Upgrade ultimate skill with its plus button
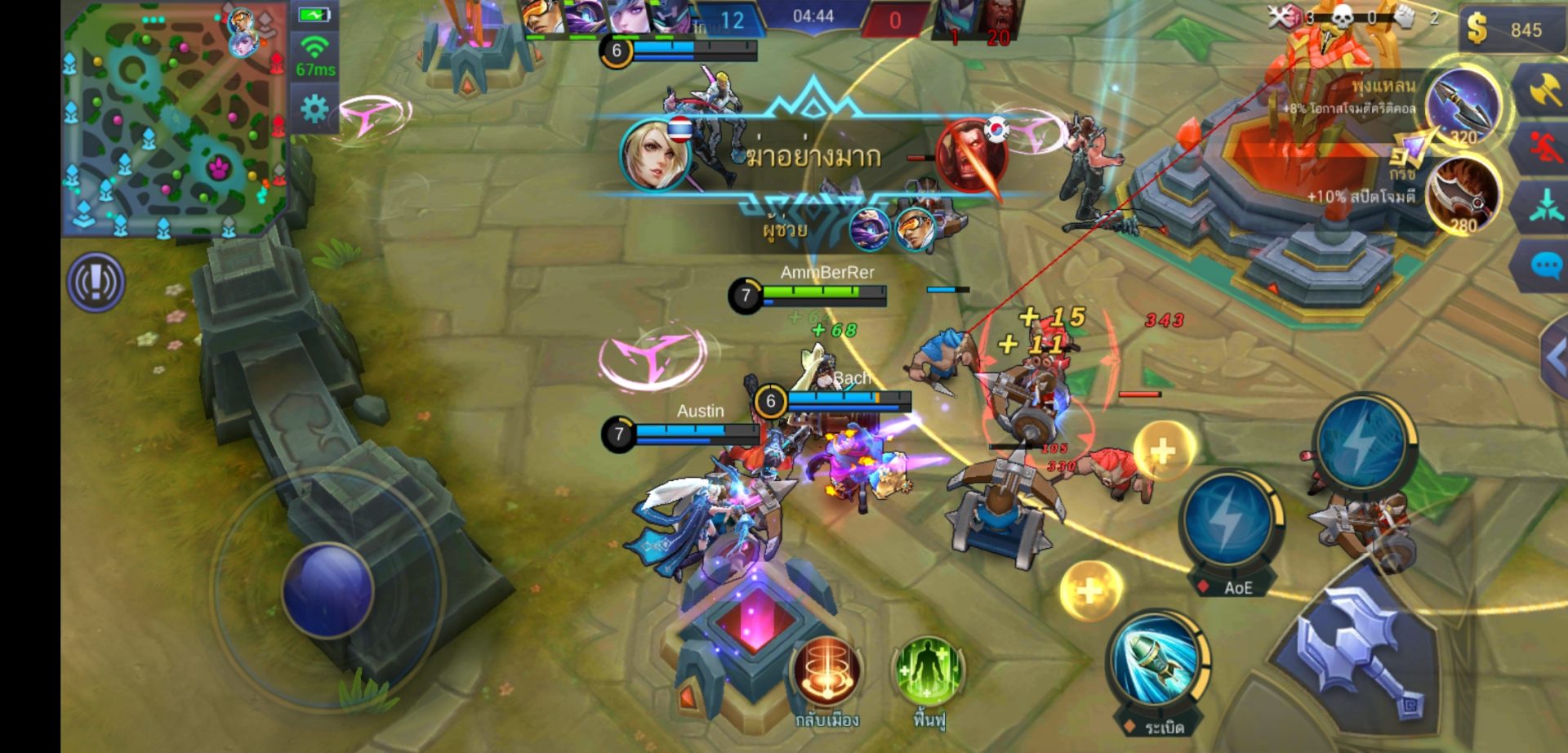This screenshot has width=1568, height=753. click(x=1164, y=451)
